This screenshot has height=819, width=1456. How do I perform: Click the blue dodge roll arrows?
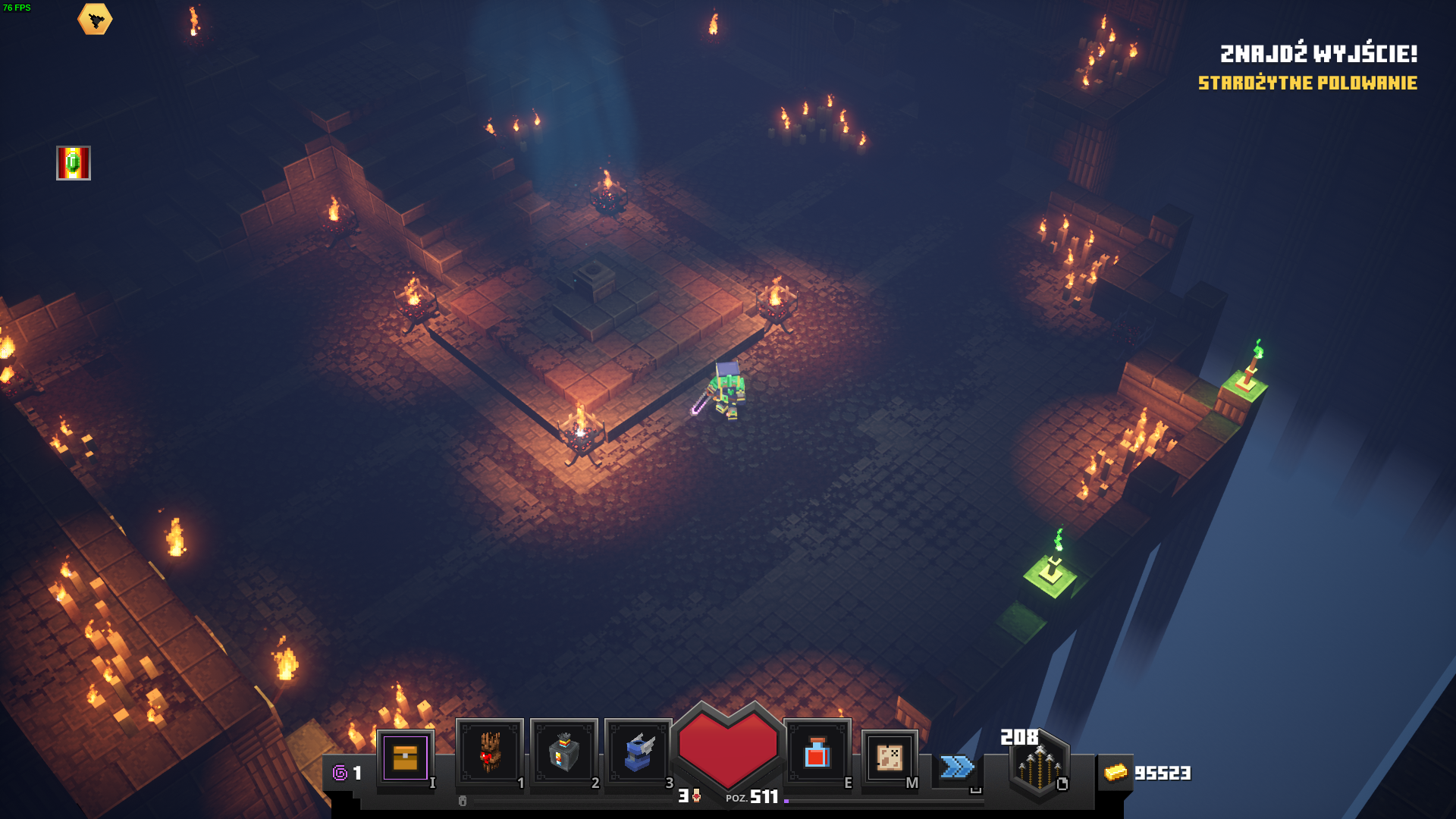pos(957,767)
